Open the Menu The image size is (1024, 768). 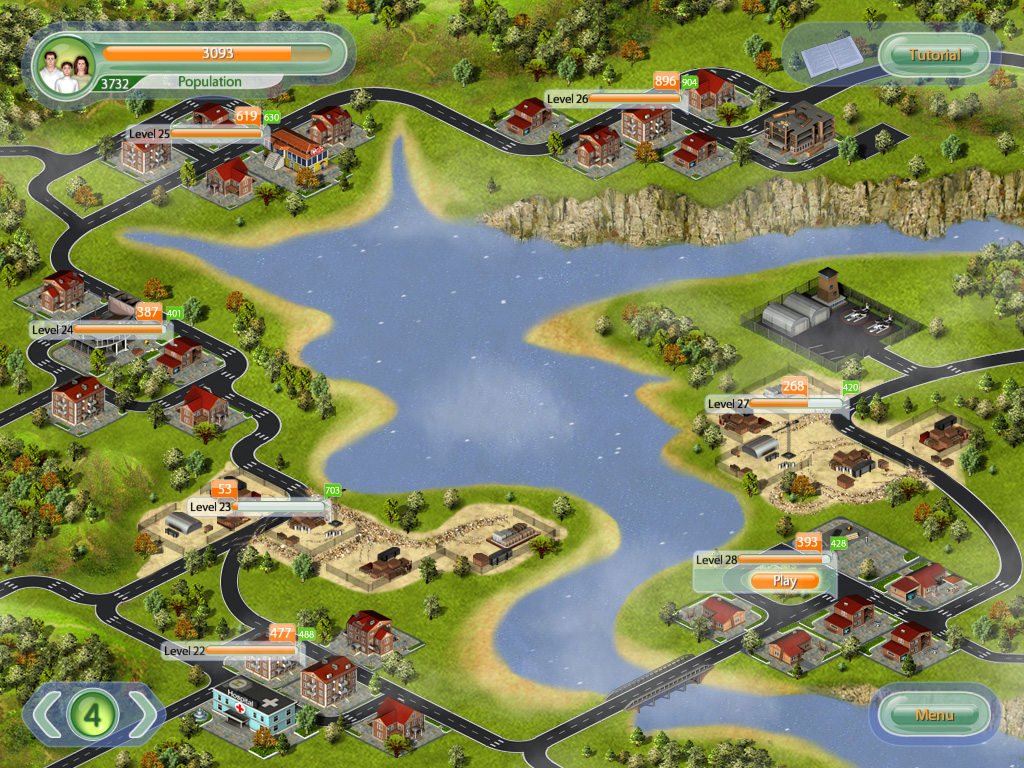pyautogui.click(x=934, y=714)
